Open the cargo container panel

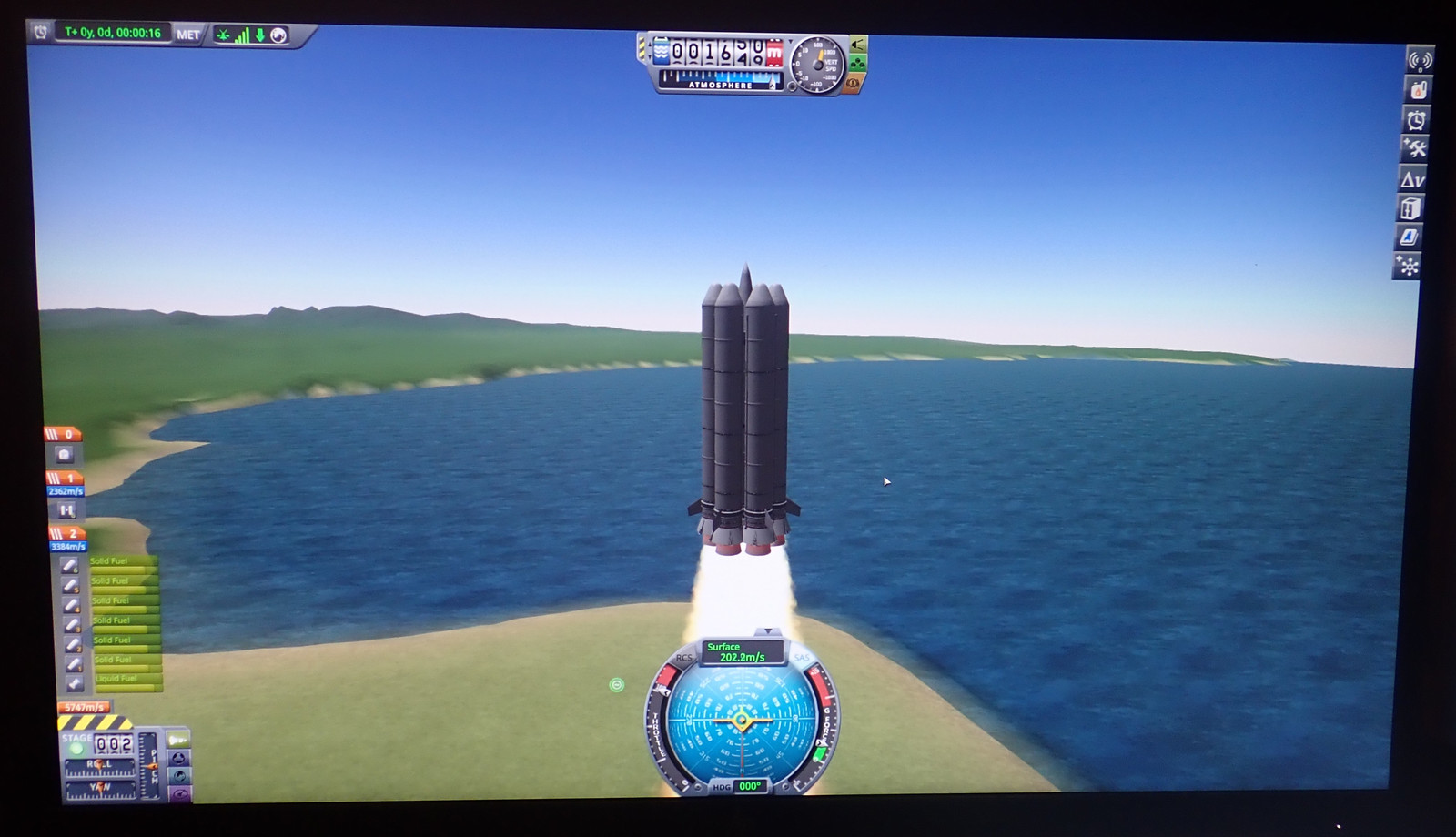[1410, 209]
